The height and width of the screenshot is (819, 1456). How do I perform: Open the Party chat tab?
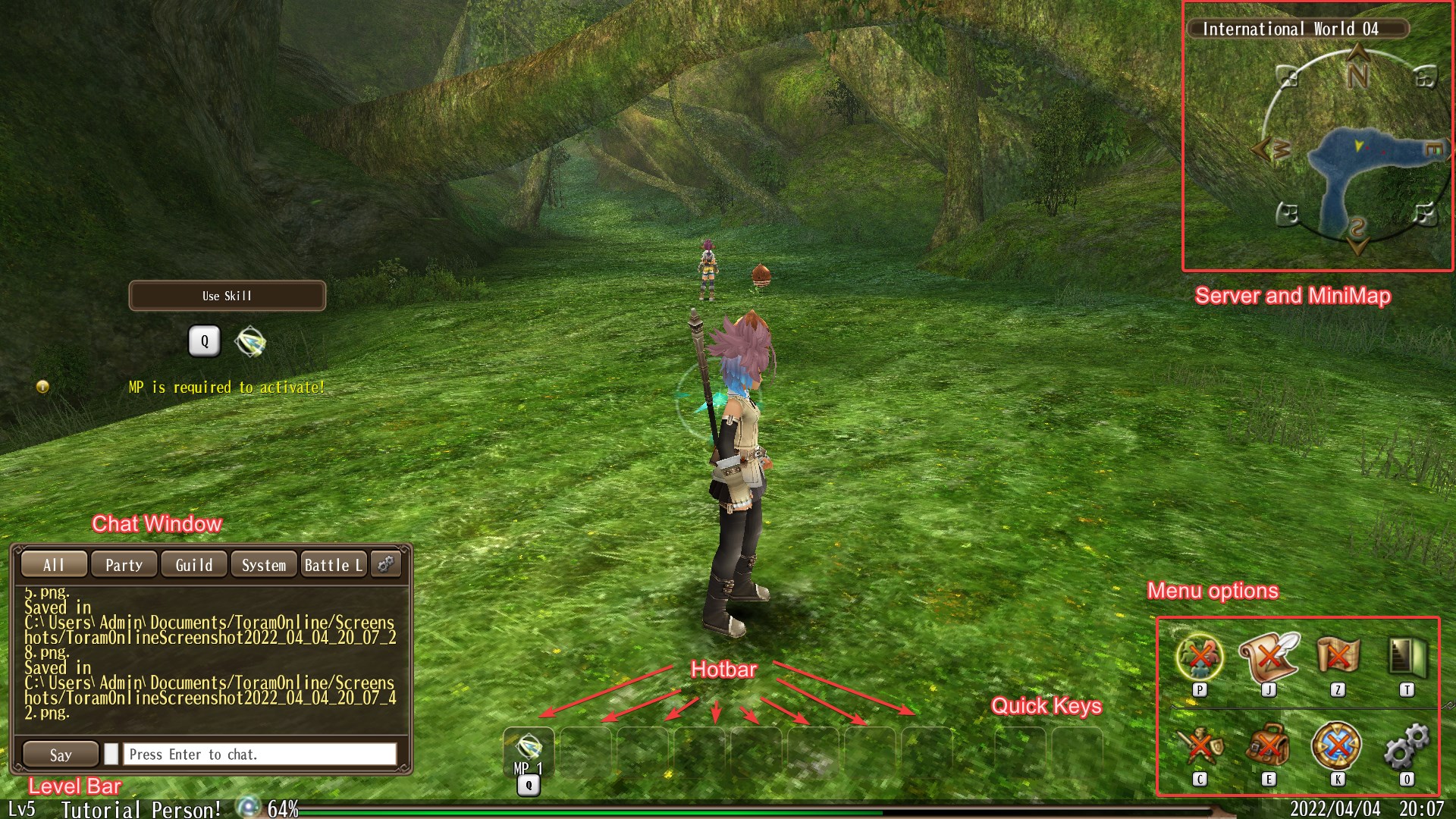tap(124, 565)
